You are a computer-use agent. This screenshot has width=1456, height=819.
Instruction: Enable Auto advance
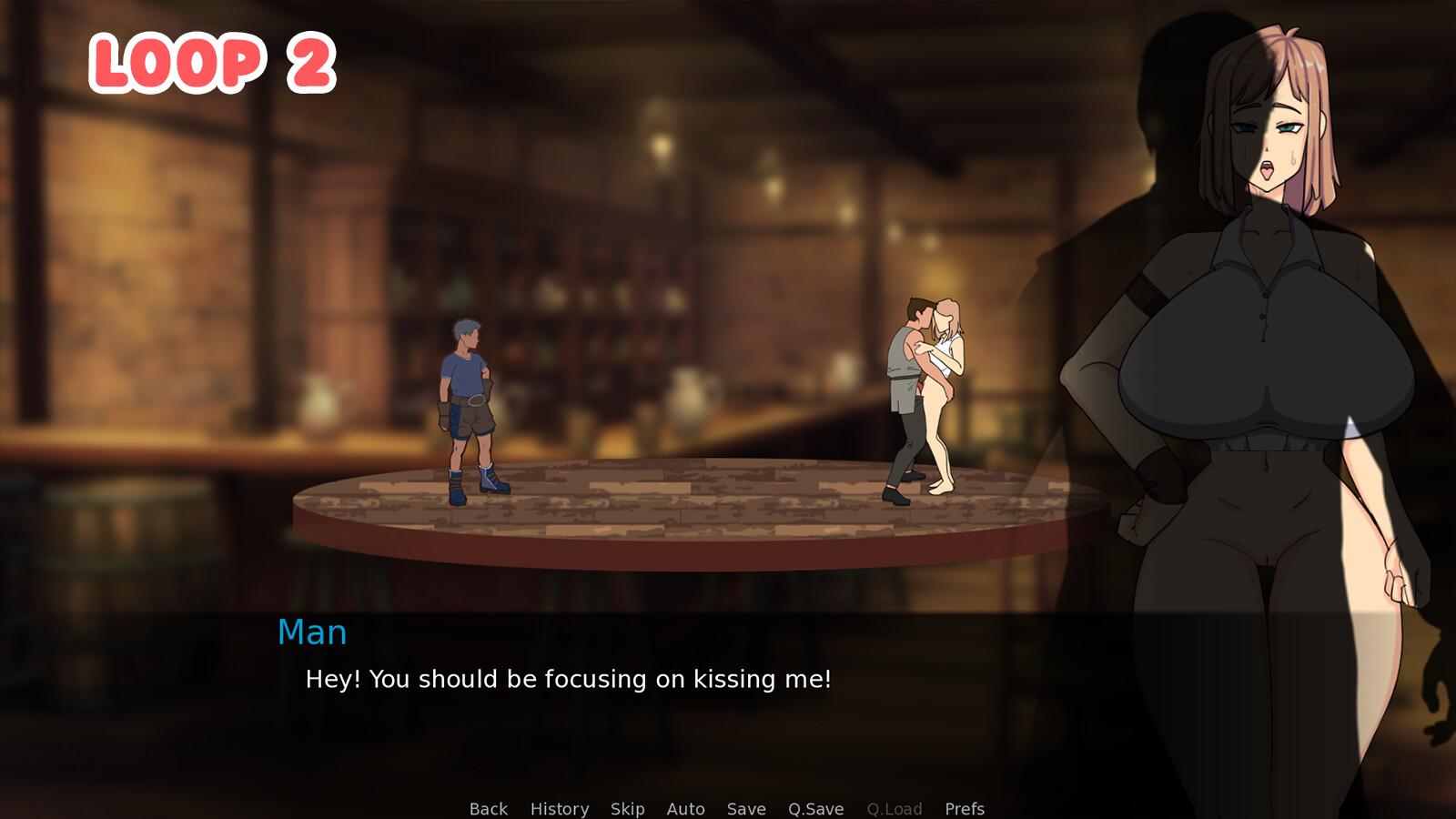[x=685, y=809]
